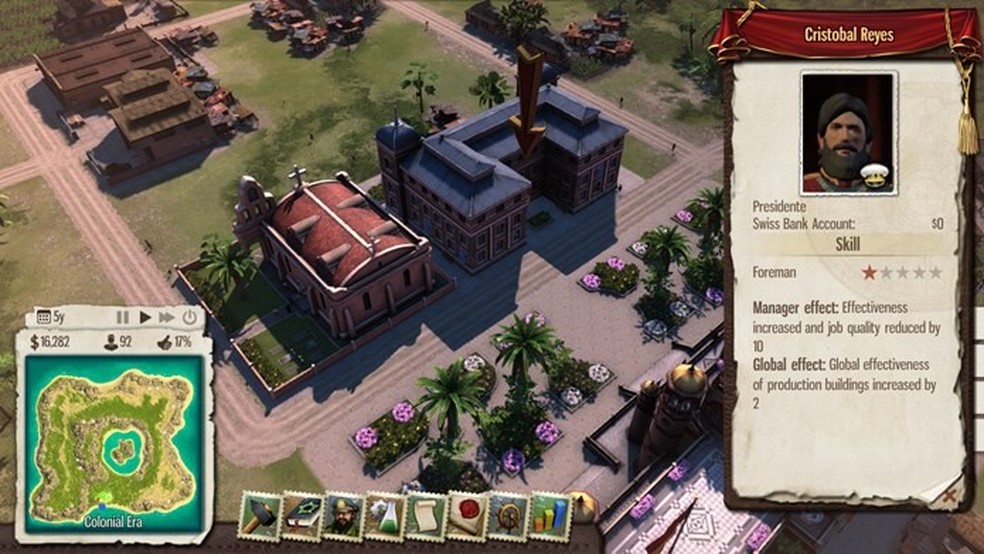The image size is (984, 554).
Task: Open the build menu hammer icon
Action: click(x=260, y=516)
